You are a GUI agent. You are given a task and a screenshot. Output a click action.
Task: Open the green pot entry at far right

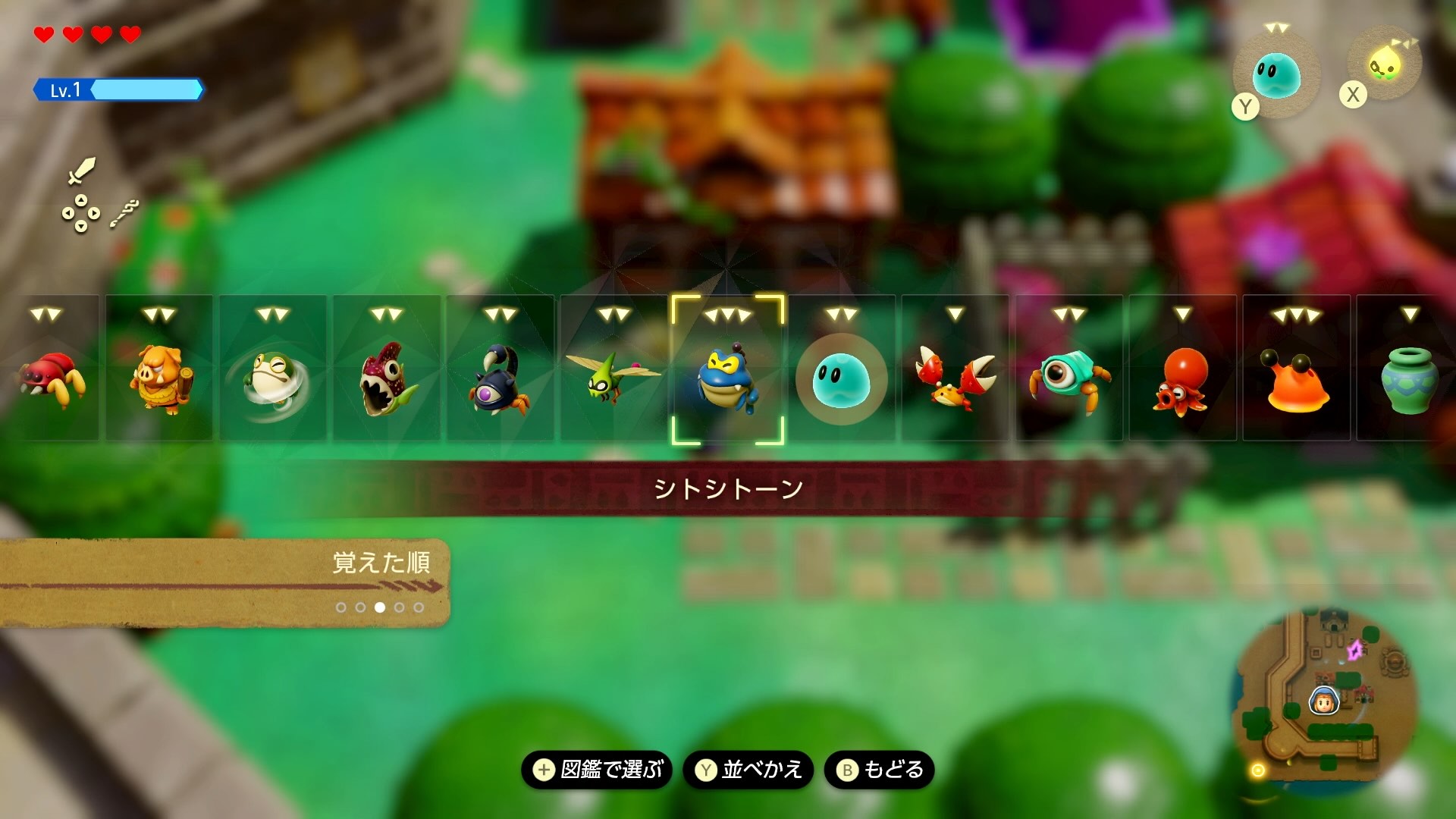1410,379
